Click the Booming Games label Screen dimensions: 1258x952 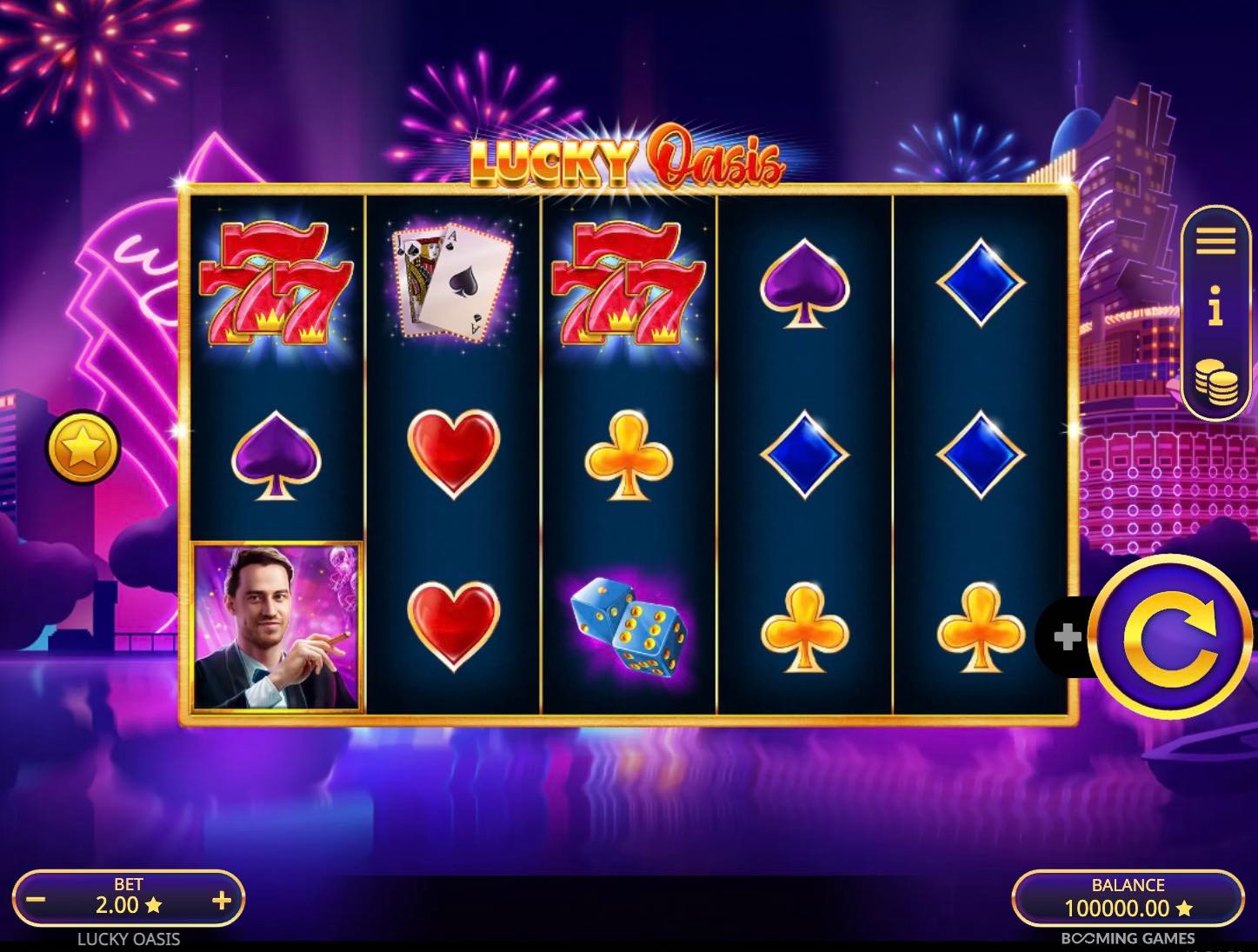[1128, 939]
